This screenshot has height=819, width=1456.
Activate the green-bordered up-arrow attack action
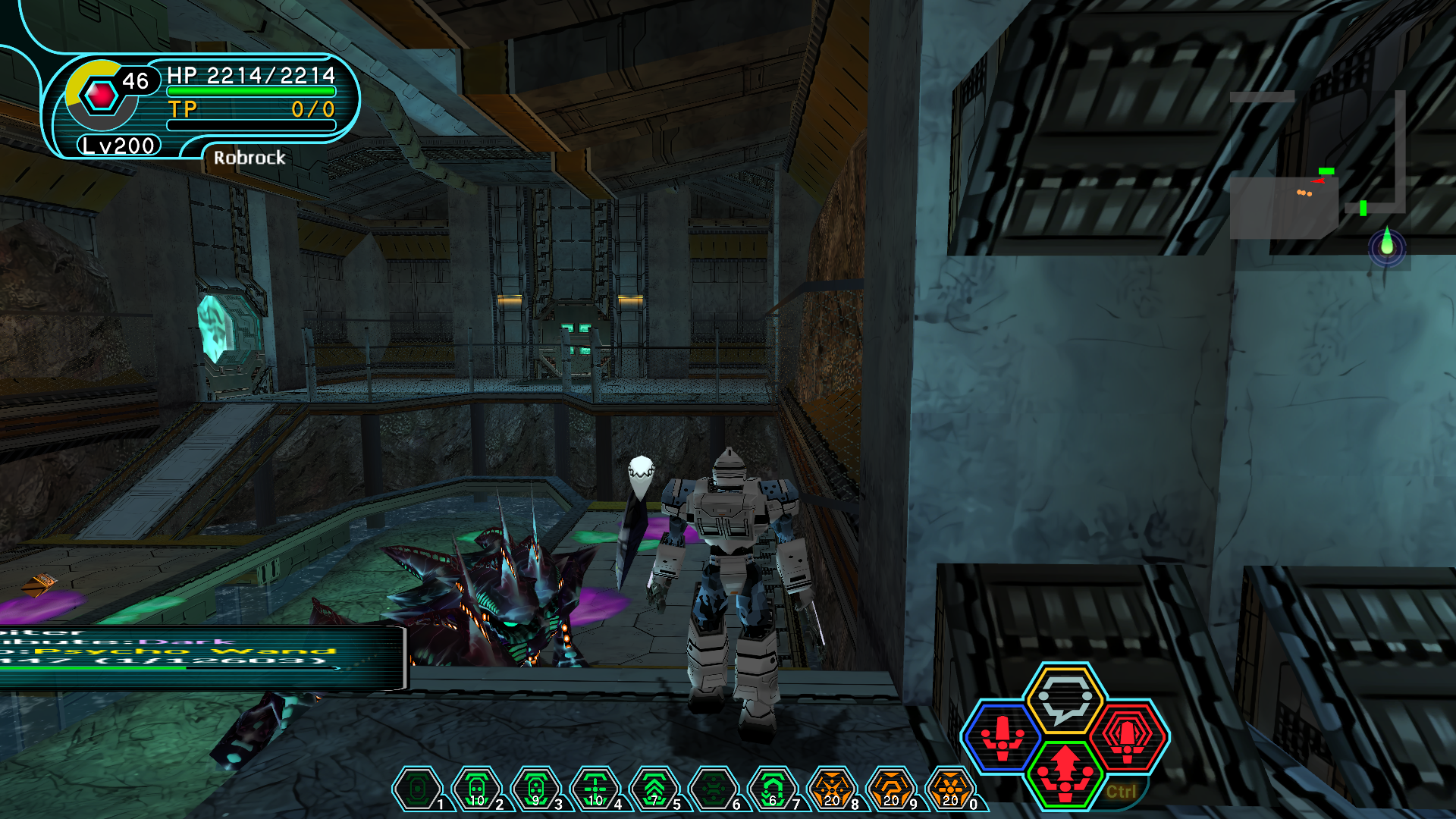point(1065,772)
